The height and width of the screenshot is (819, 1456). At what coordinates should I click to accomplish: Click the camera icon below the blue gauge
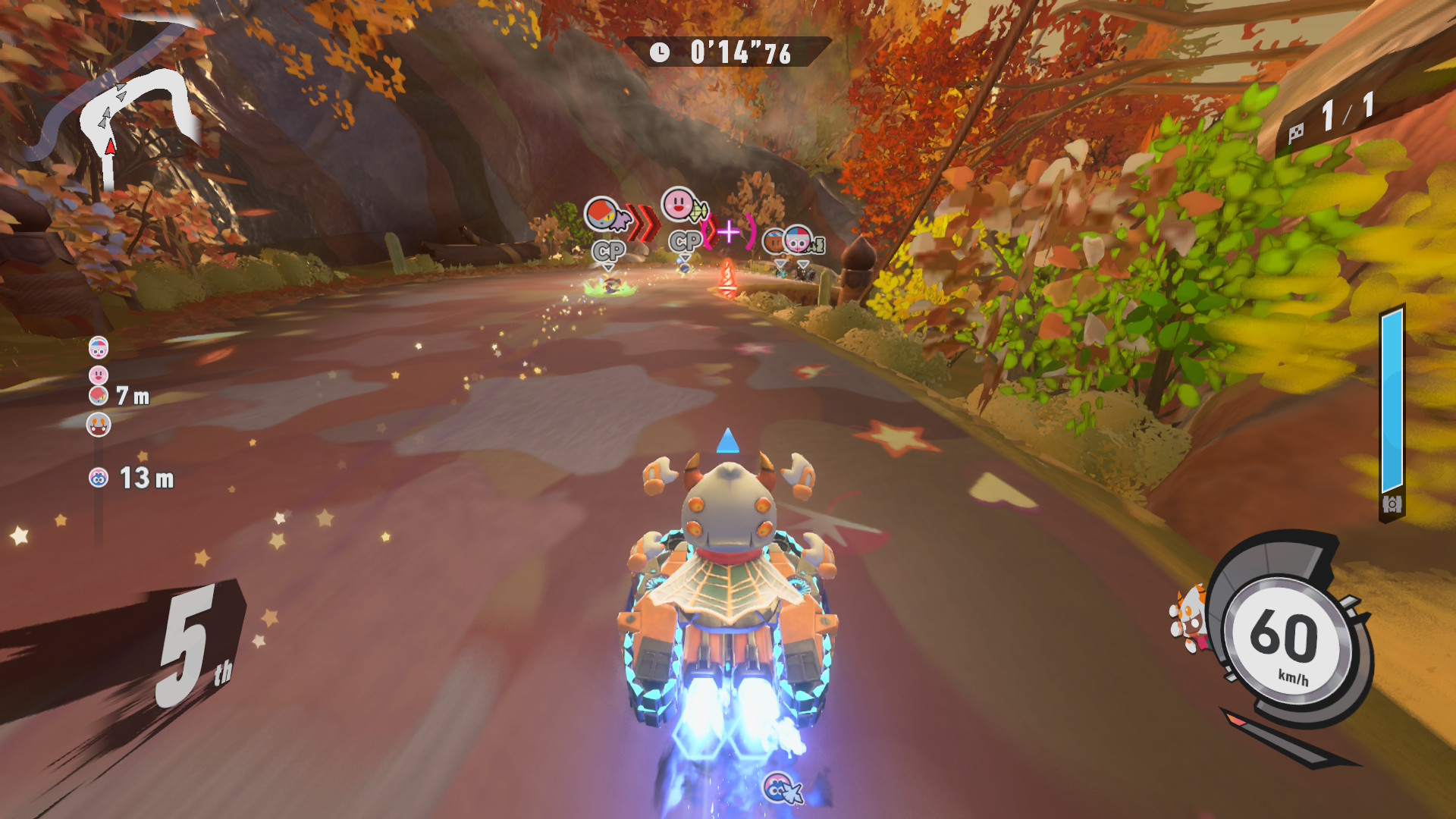pos(1392,504)
